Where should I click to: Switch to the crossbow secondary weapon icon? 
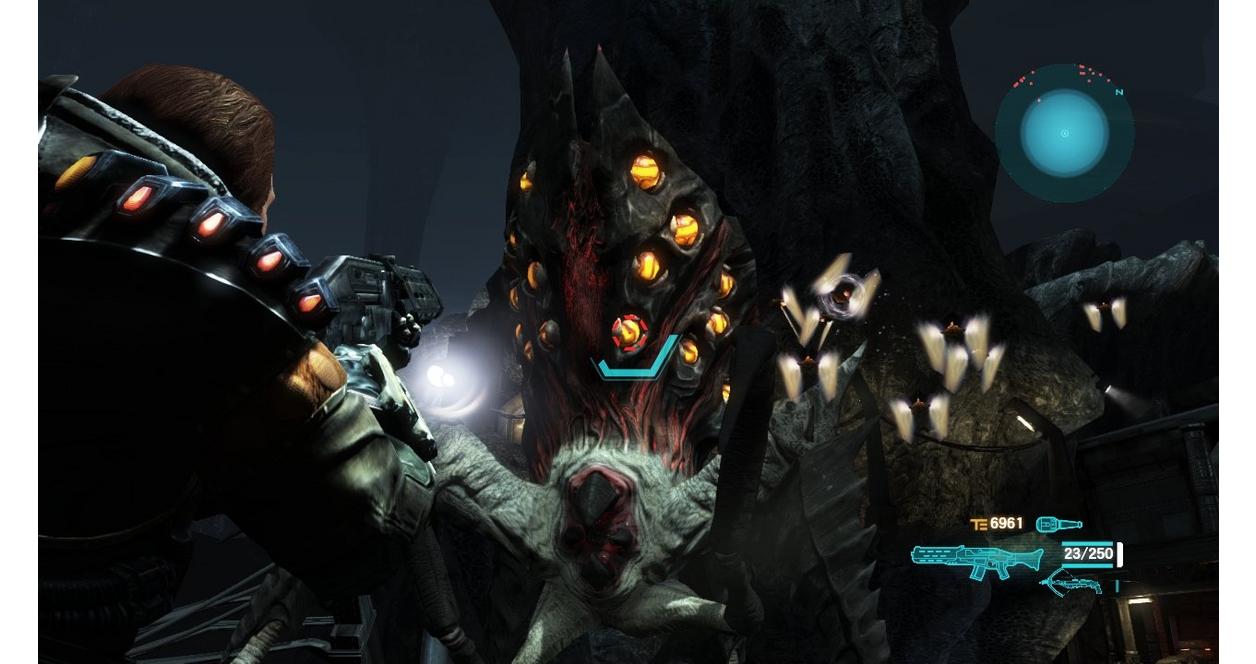1070,582
